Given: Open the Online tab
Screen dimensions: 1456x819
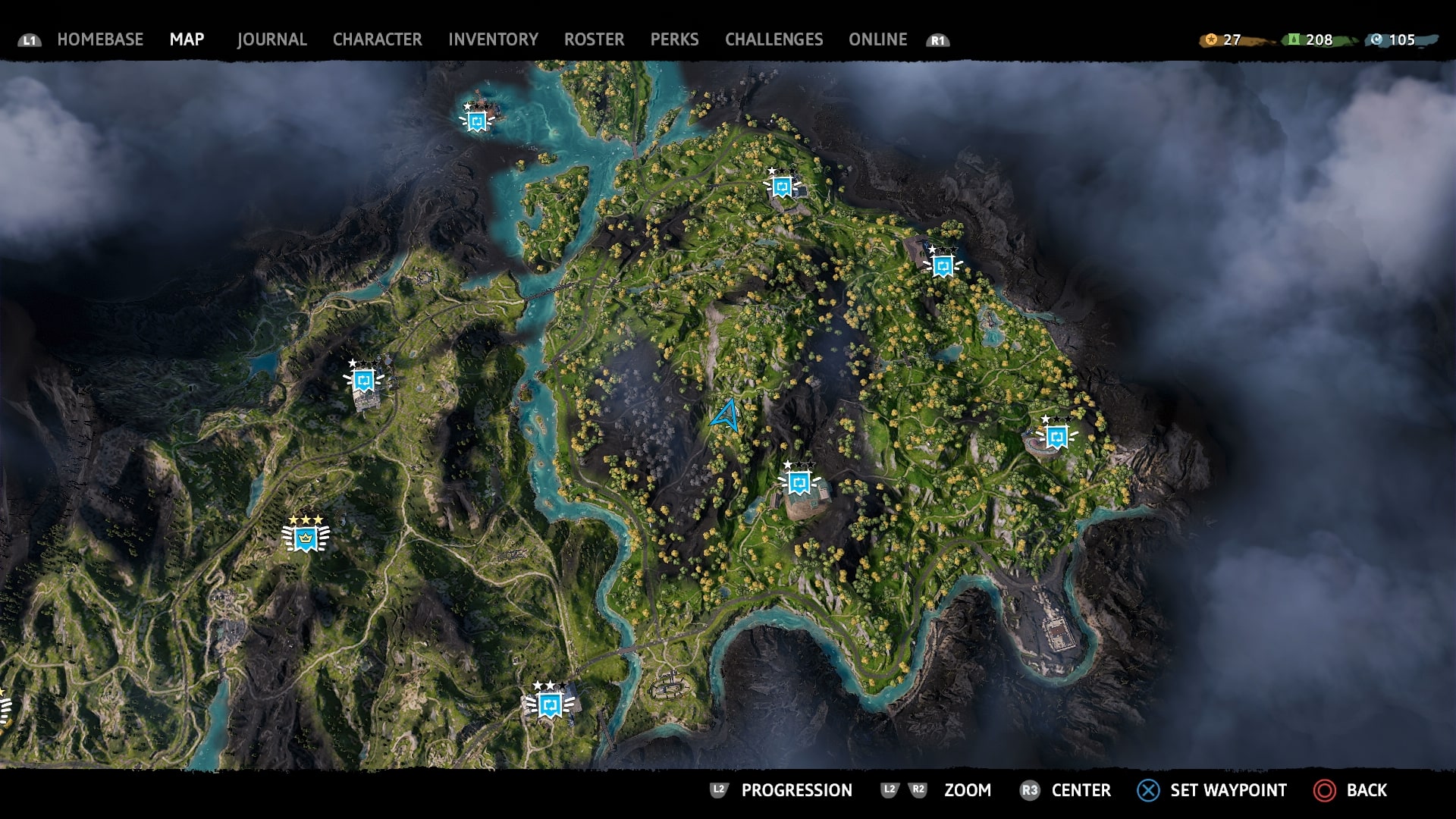Looking at the screenshot, I should [877, 39].
